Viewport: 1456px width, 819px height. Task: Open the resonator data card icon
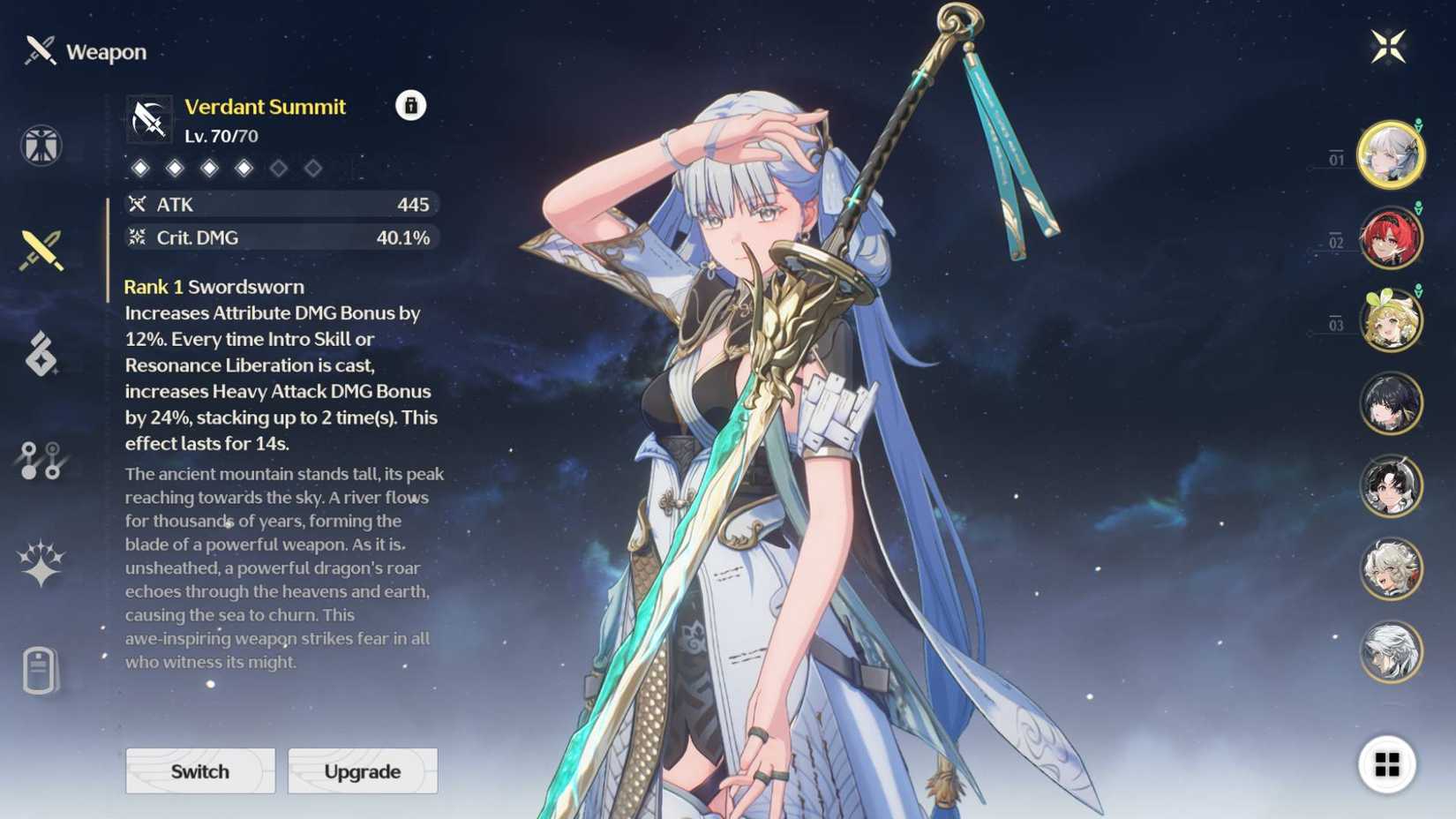(40, 669)
